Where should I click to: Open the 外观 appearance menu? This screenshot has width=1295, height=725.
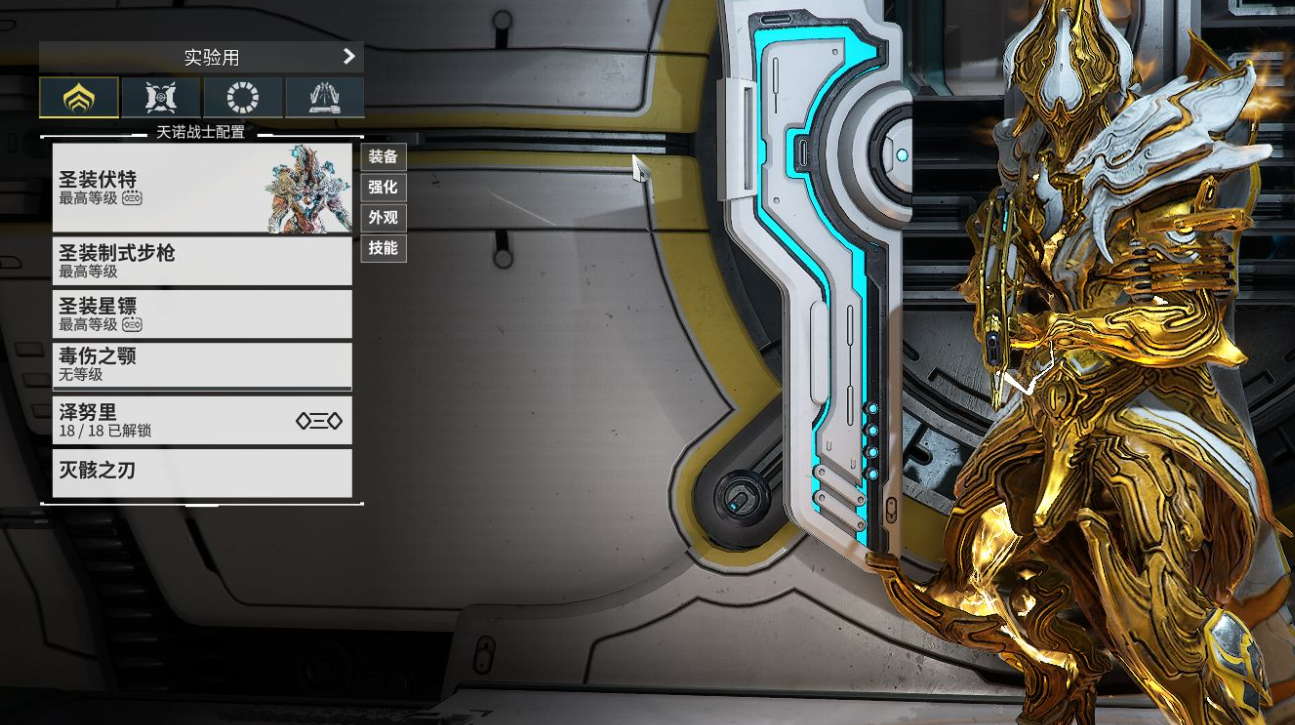point(383,217)
